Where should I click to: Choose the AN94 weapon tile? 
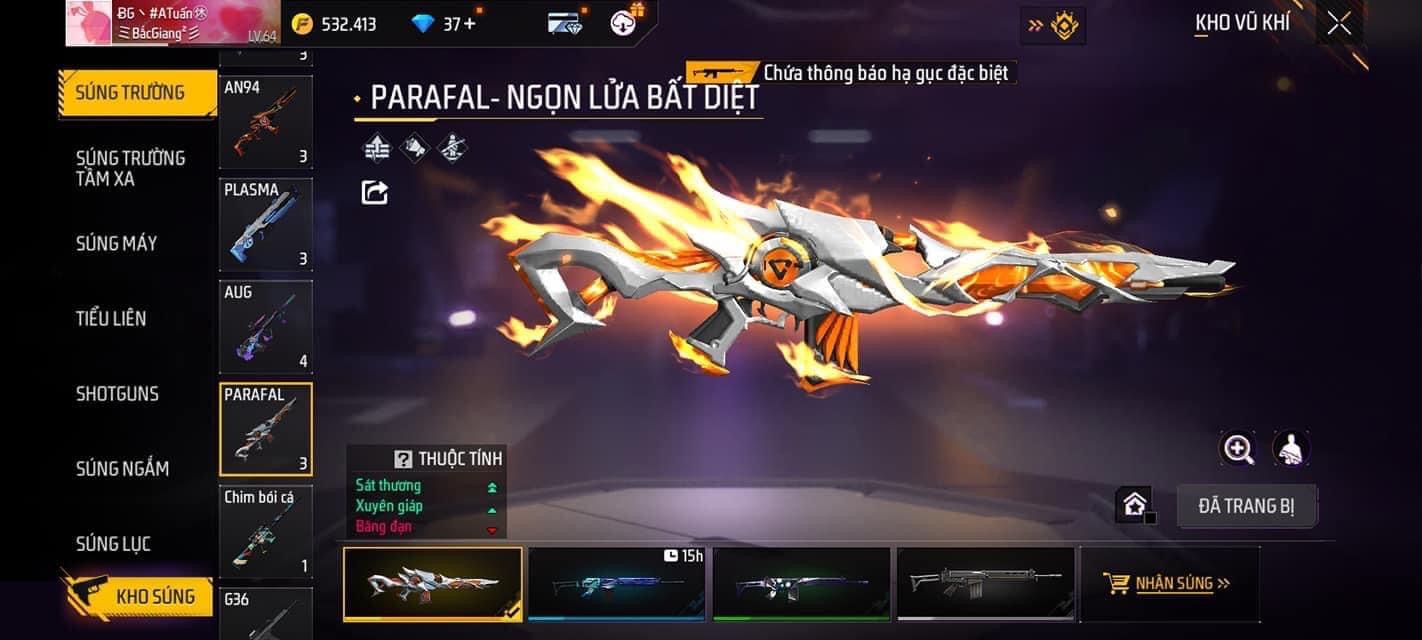266,122
